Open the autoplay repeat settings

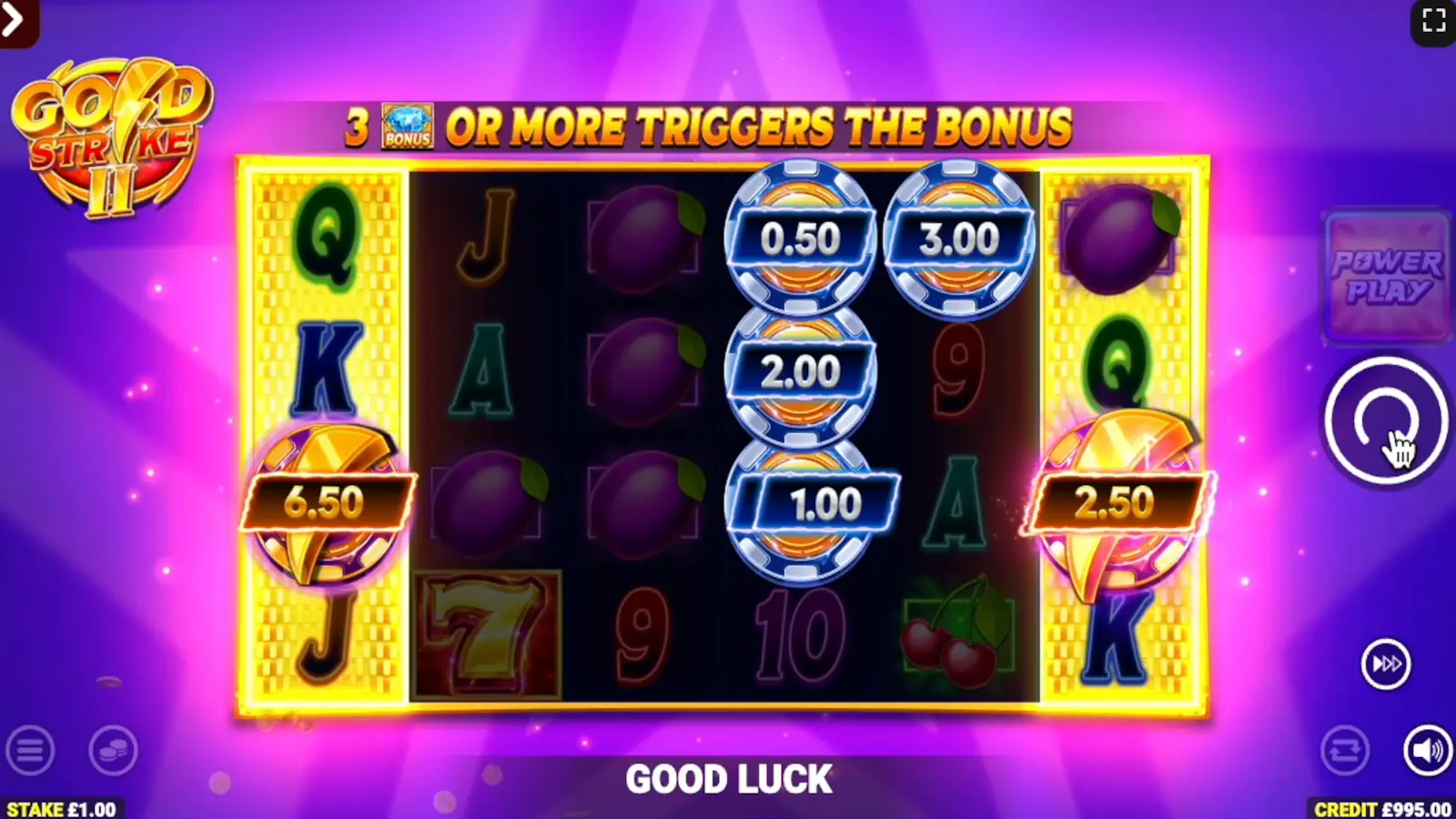(x=1344, y=752)
